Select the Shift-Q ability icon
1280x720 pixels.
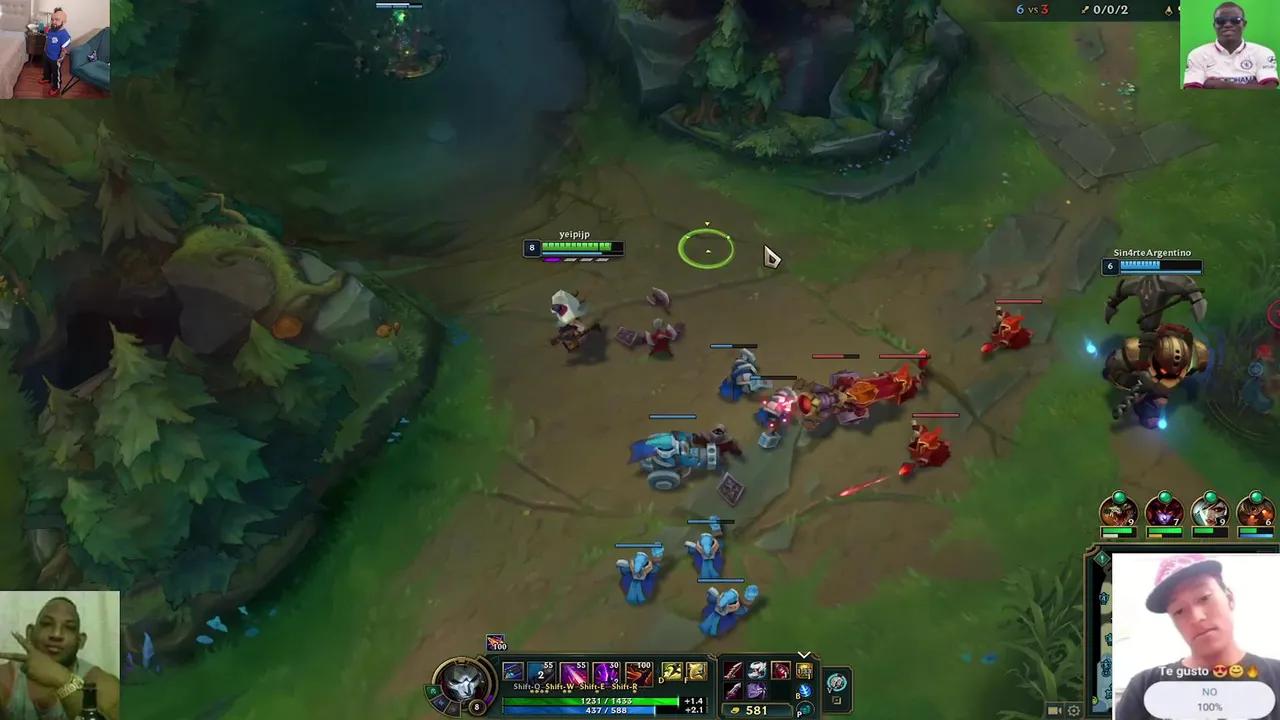click(540, 671)
